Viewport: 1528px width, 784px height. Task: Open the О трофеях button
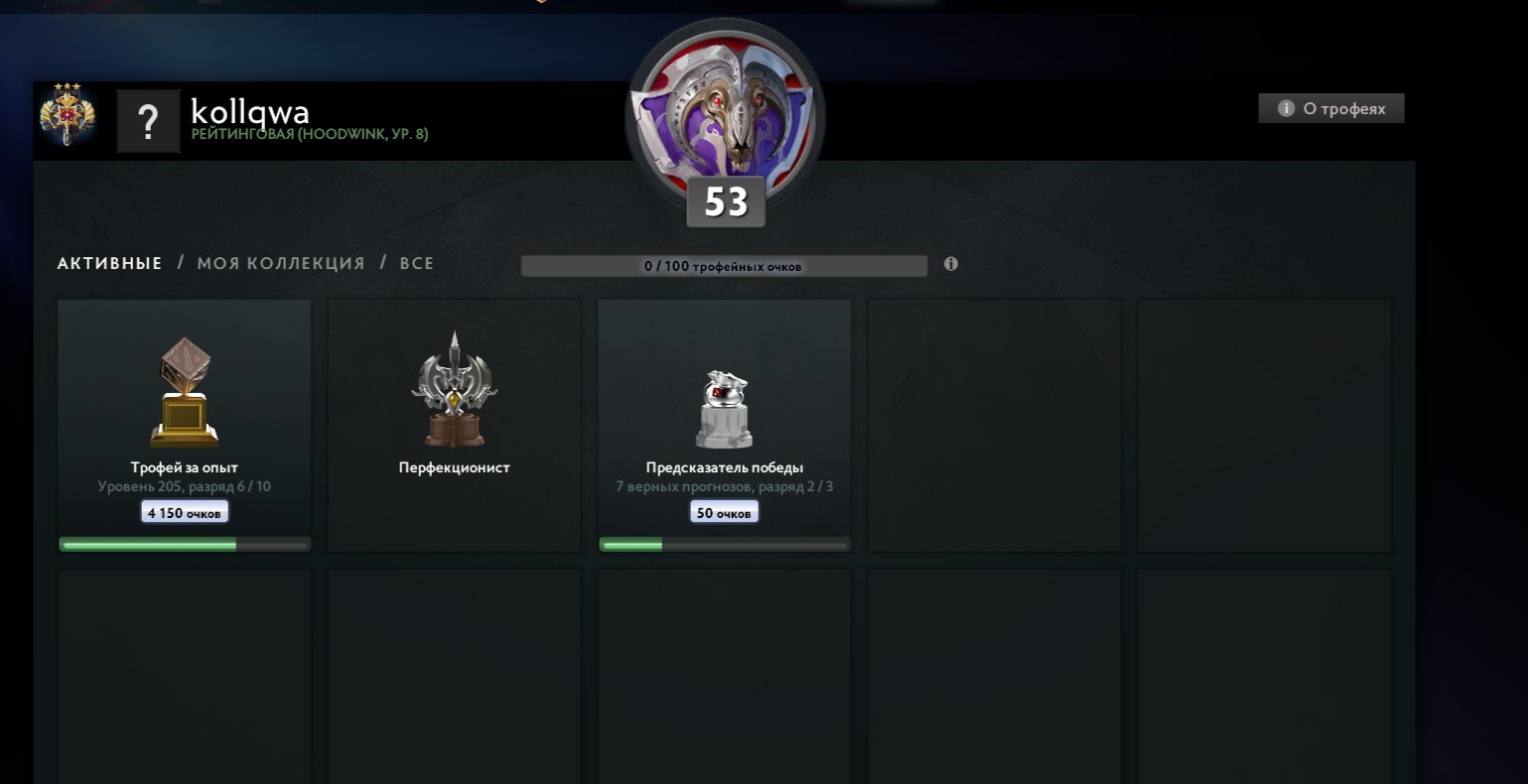[1330, 108]
